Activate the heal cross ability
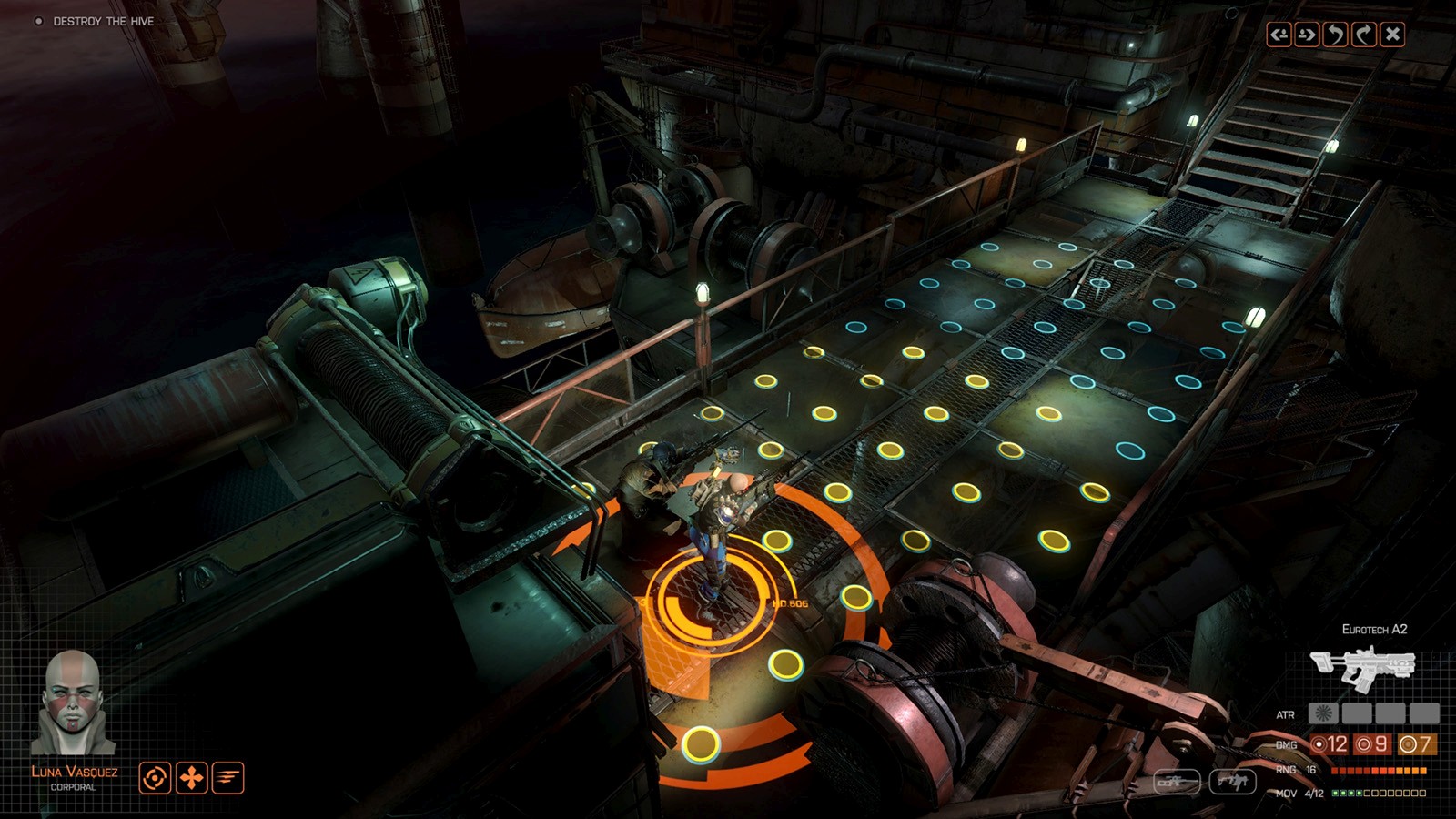This screenshot has width=1456, height=819. [x=191, y=778]
